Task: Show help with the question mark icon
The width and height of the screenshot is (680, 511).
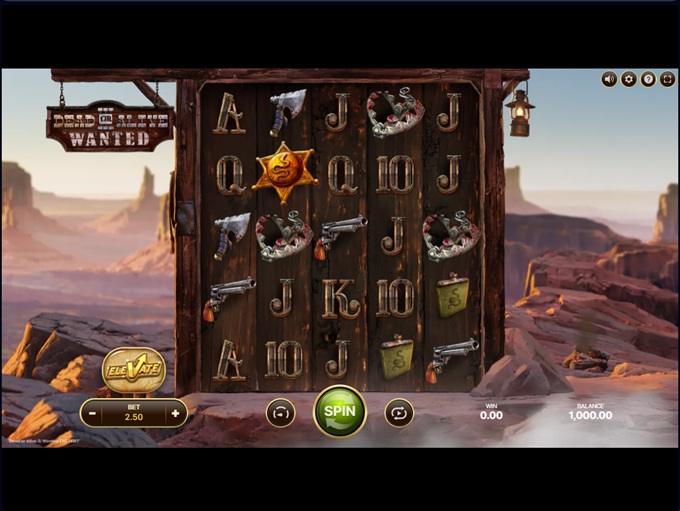Action: 647,79
